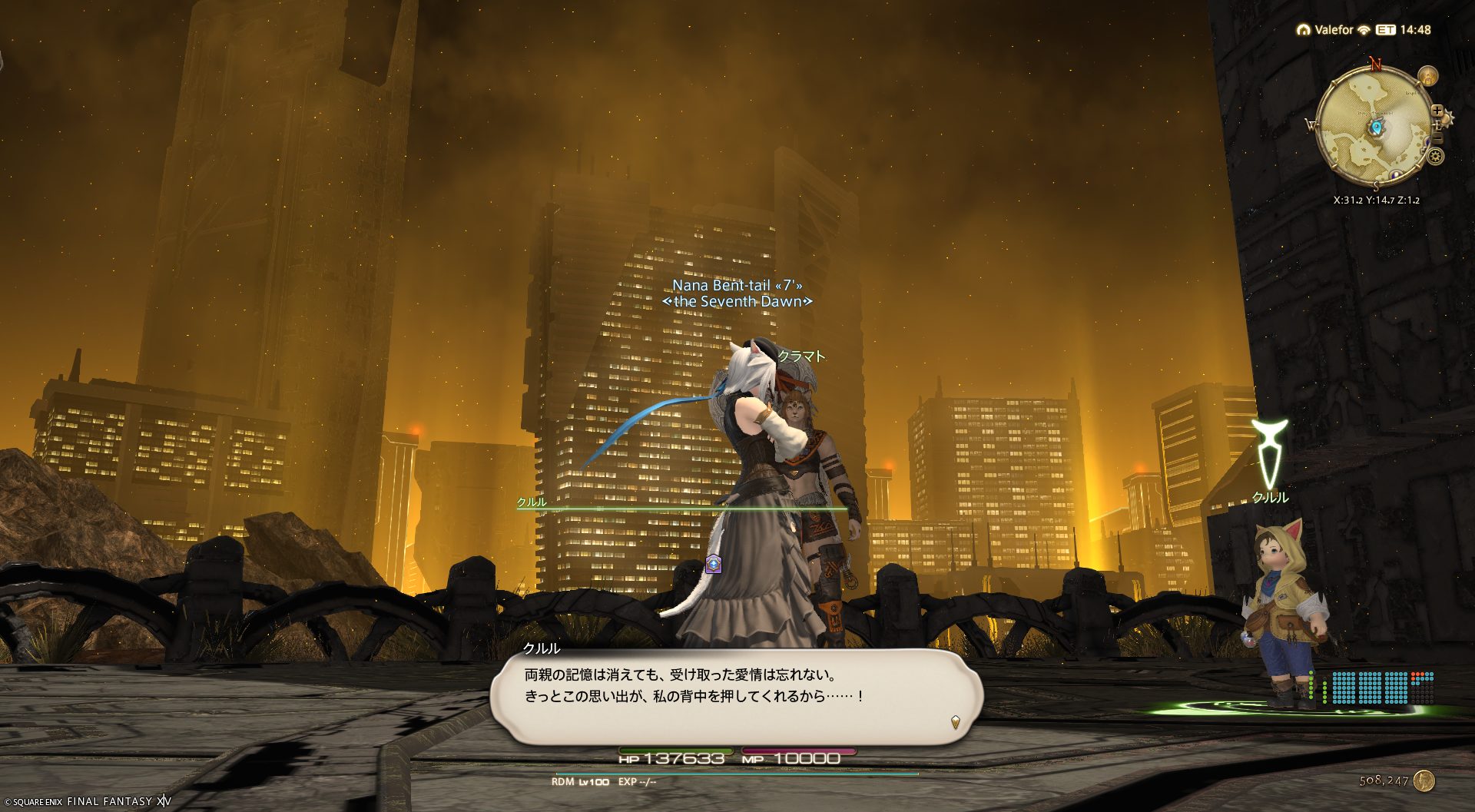
Task: Click the gil coin icon
Action: 1424,781
